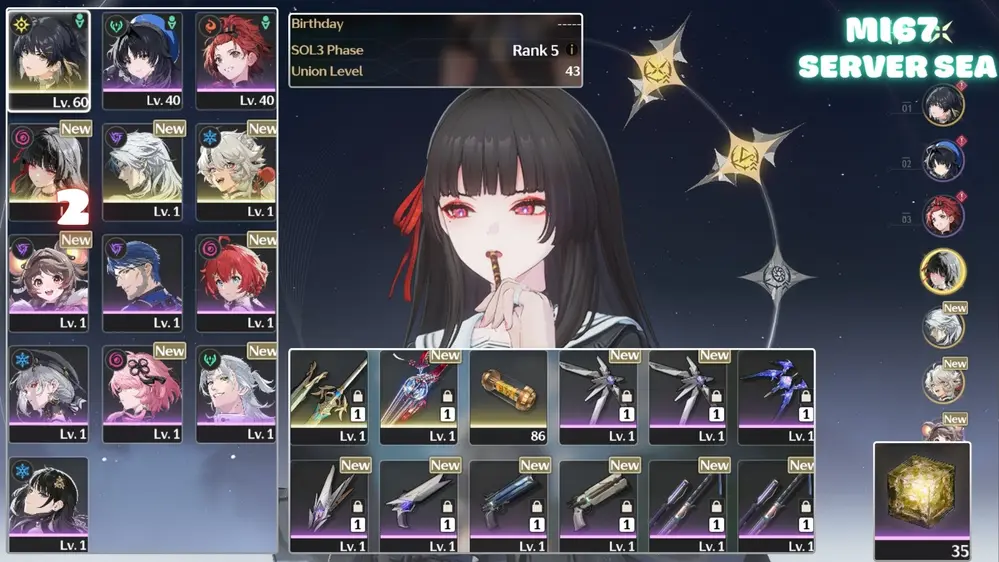Select the golden tube item showing 86
The height and width of the screenshot is (562, 999).
[x=508, y=395]
